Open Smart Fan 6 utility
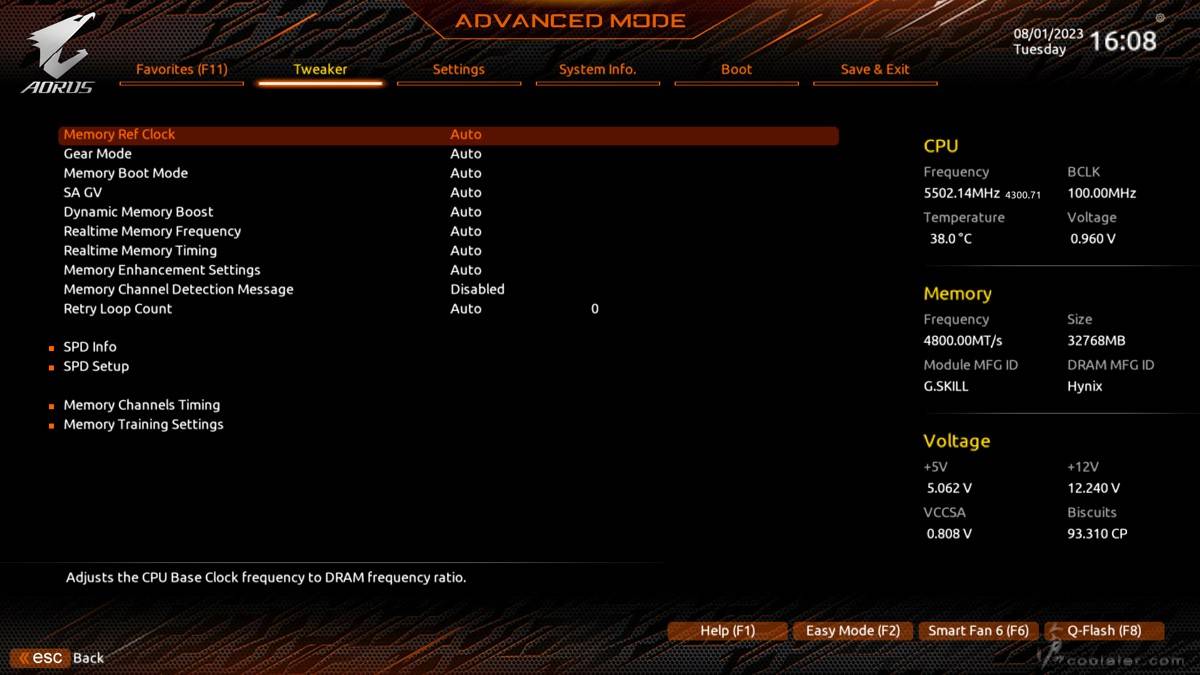The image size is (1200, 675). (978, 631)
